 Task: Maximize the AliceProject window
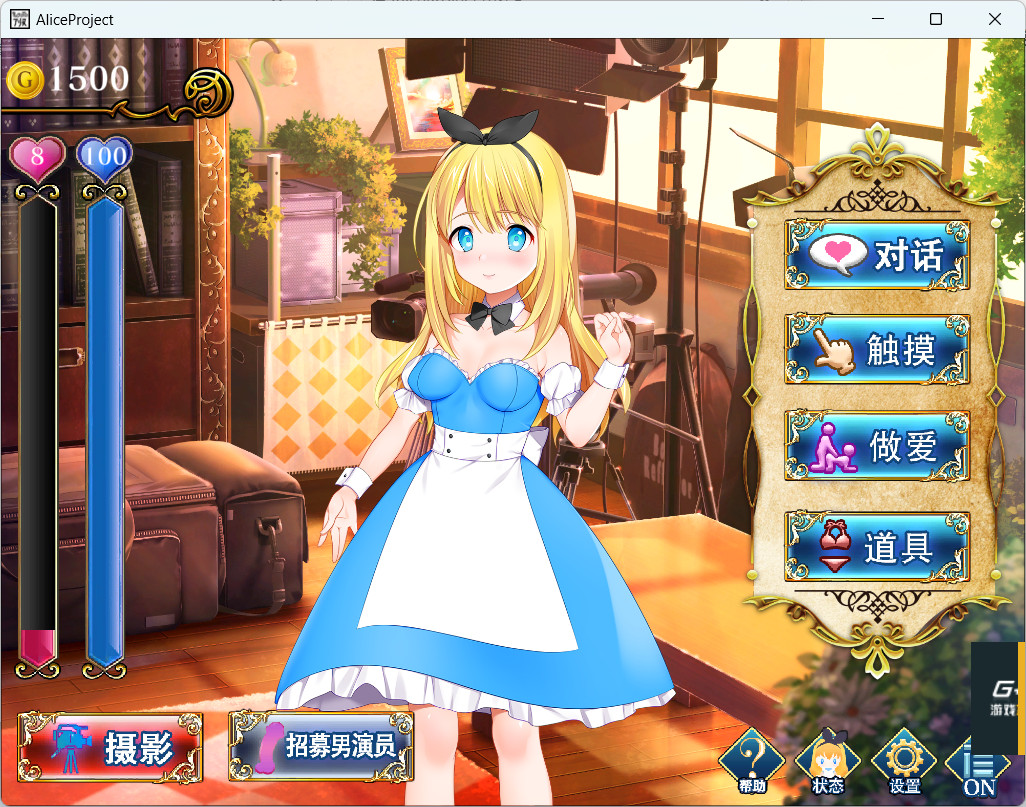coord(936,19)
